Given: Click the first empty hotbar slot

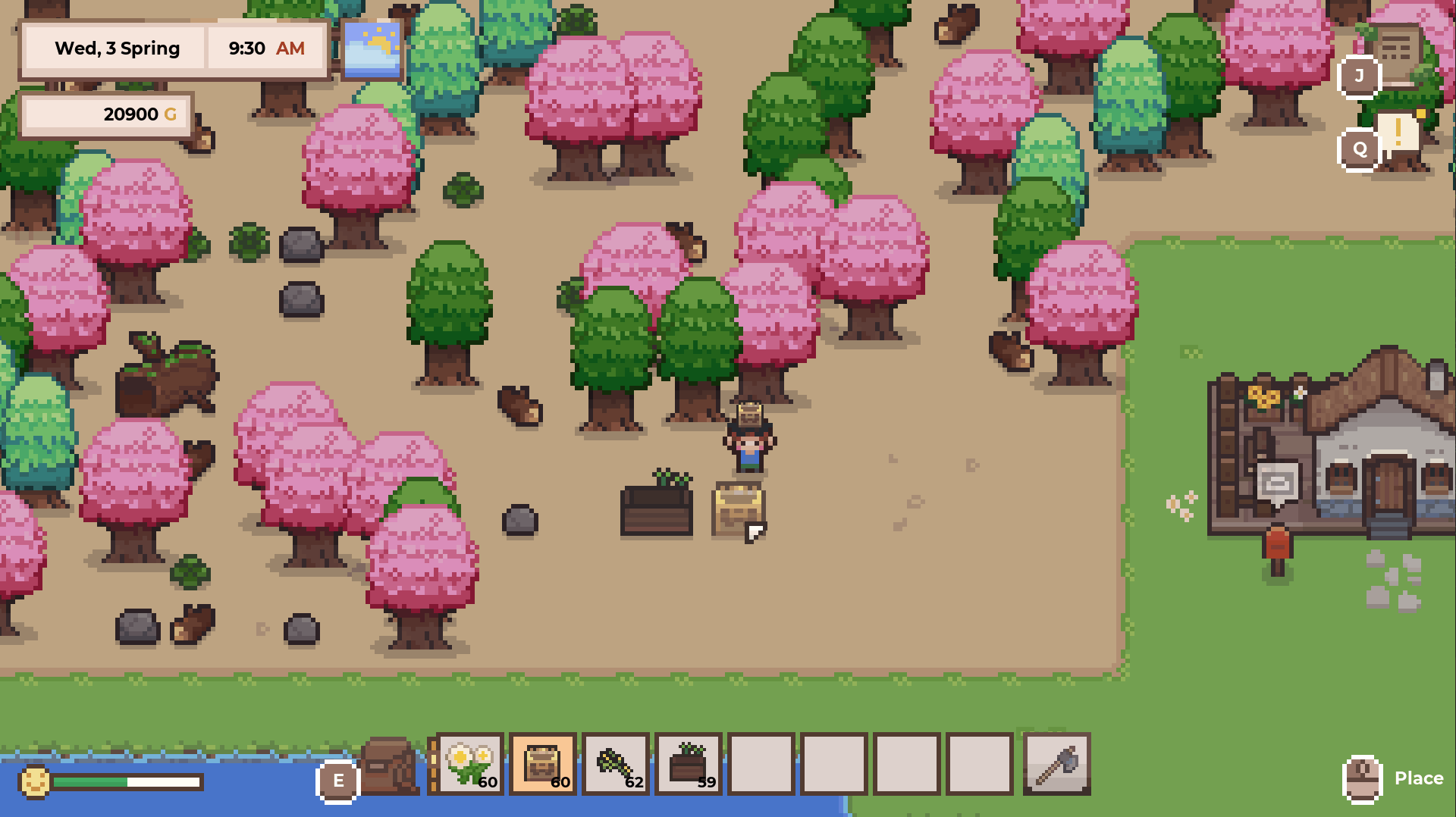Looking at the screenshot, I should tap(762, 765).
